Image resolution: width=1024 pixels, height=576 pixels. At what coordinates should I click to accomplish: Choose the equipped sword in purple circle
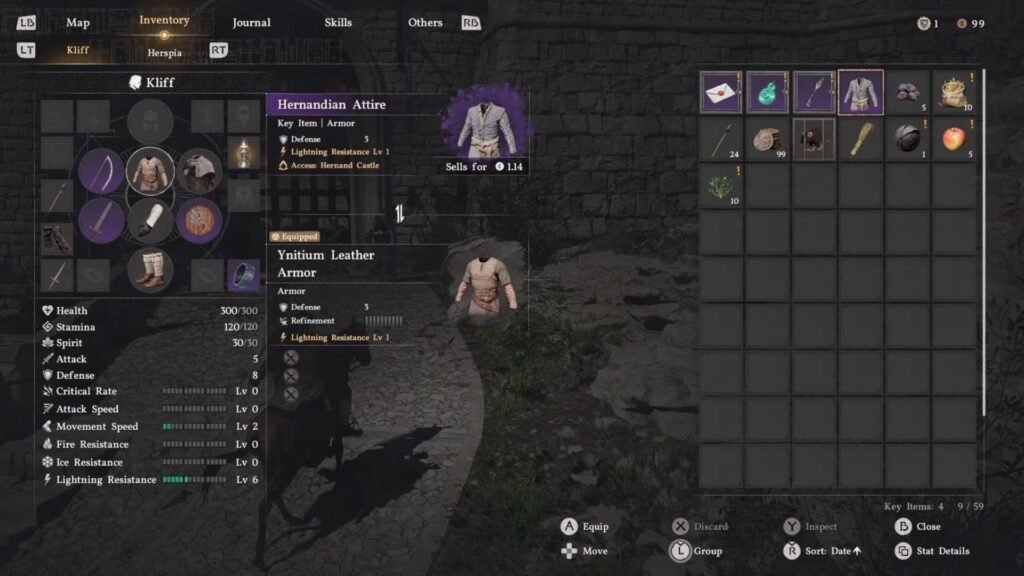[102, 220]
